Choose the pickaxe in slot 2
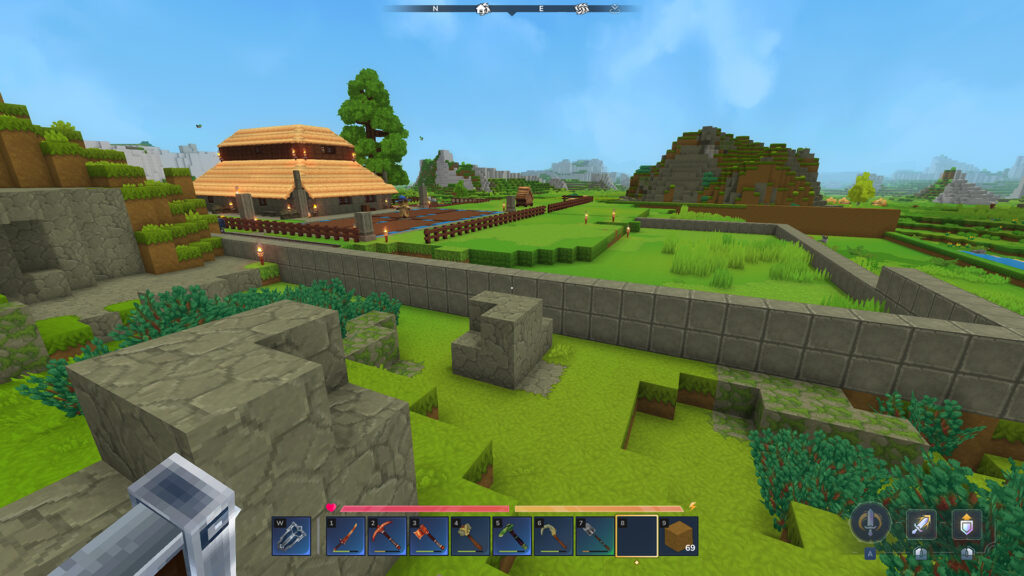Screen dimensions: 1024x576 coord(387,536)
